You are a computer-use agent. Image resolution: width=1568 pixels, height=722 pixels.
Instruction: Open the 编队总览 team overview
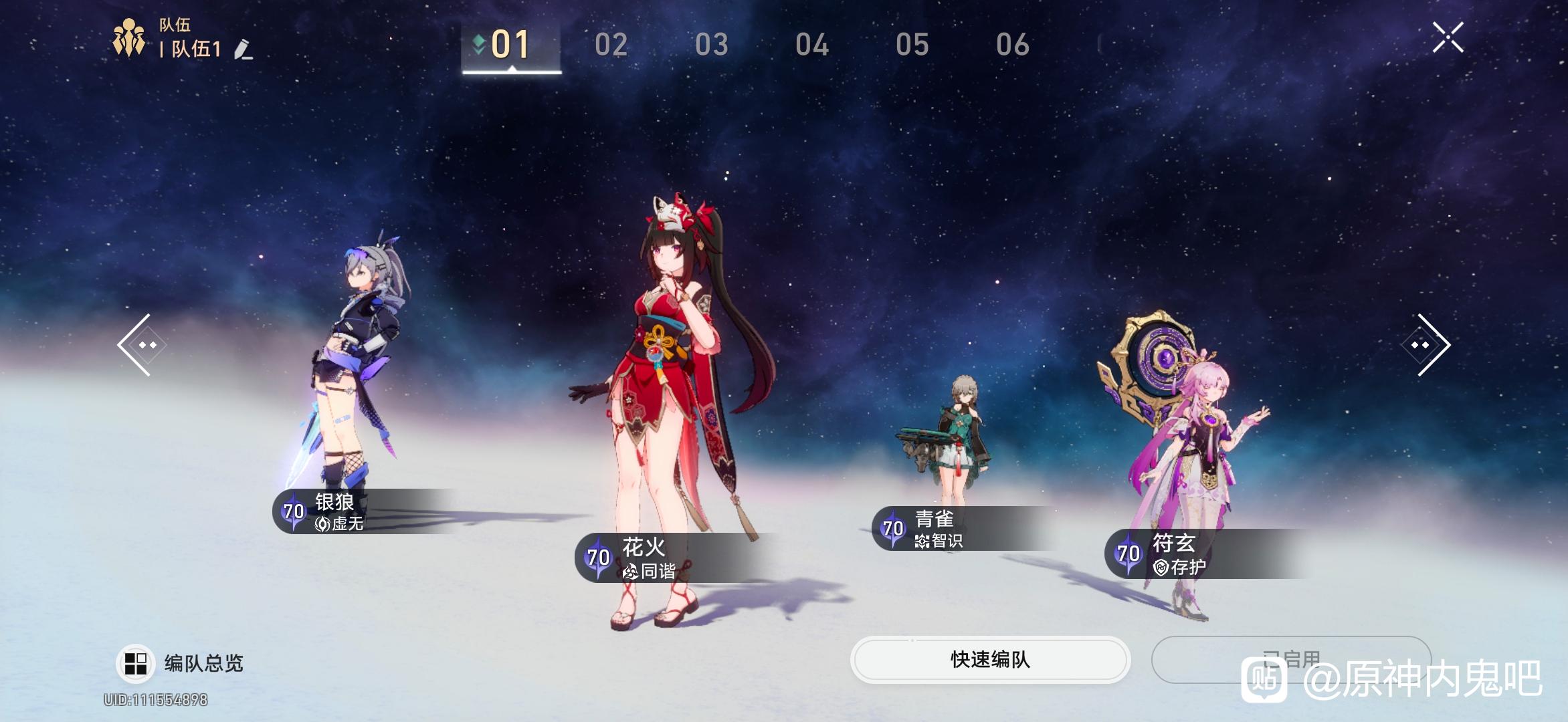(181, 663)
